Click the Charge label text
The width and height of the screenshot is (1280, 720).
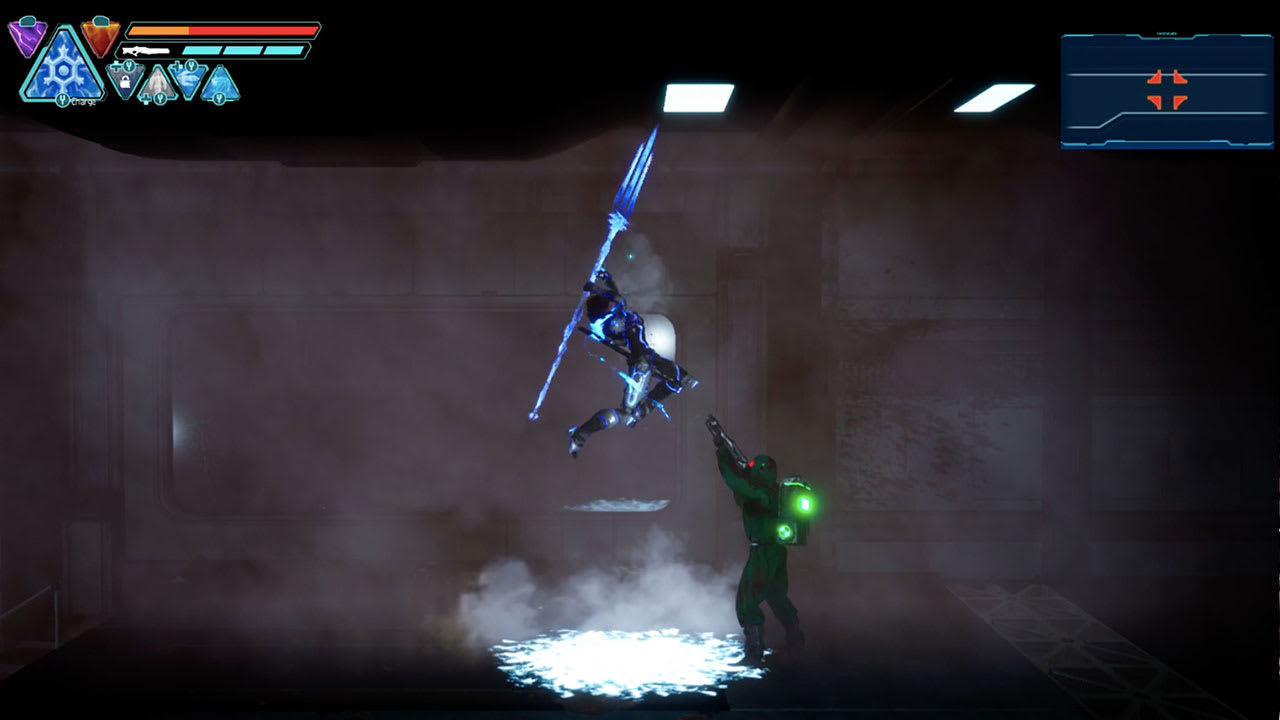click(x=84, y=102)
